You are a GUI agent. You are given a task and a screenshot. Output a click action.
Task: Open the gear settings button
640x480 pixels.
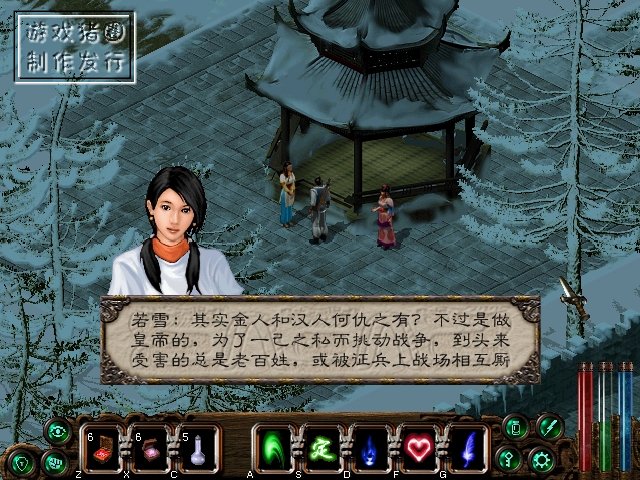click(544, 461)
